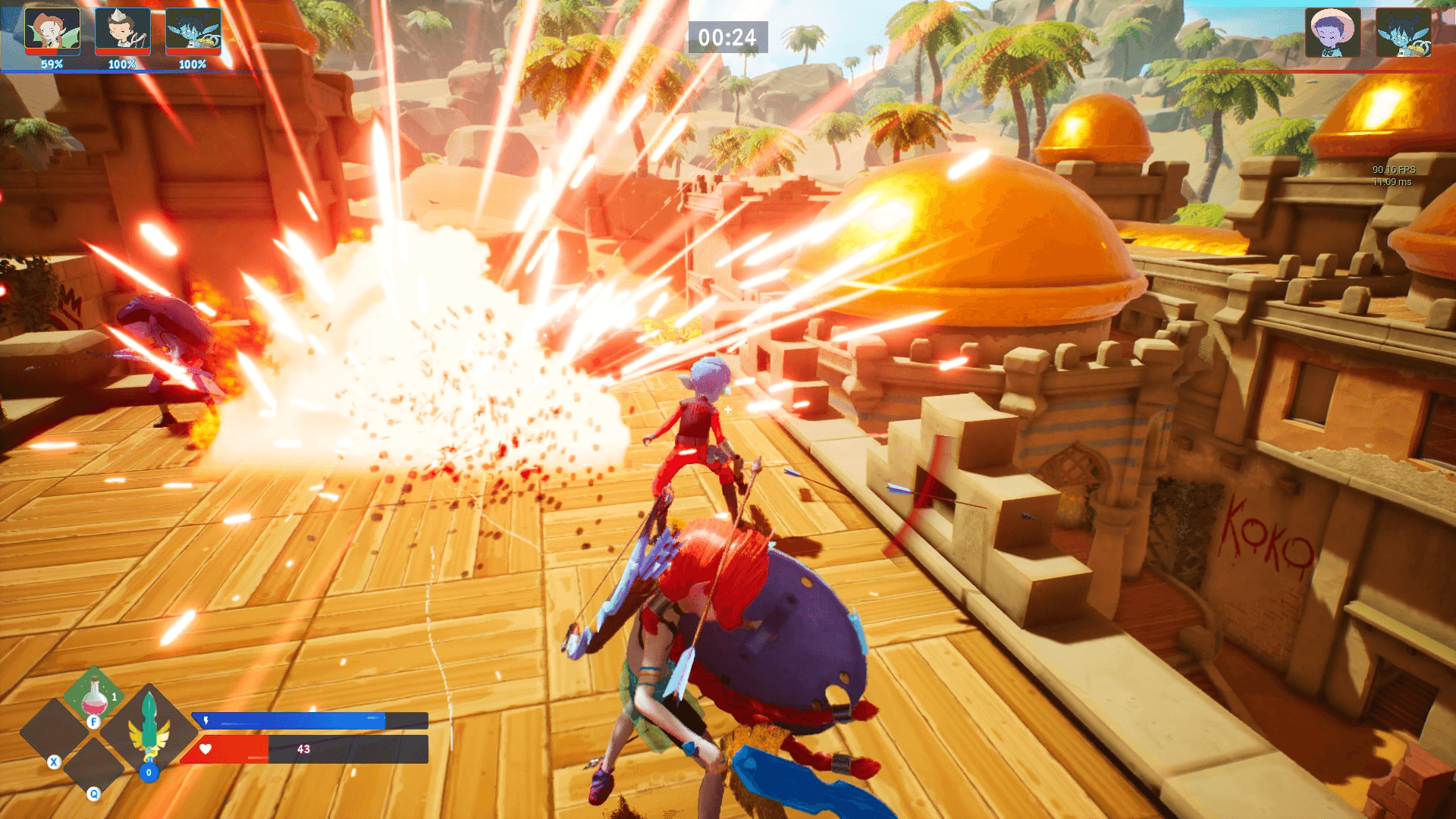Click the teammate portrait with the paper hat
This screenshot has width=1456, height=819.
[x=122, y=31]
